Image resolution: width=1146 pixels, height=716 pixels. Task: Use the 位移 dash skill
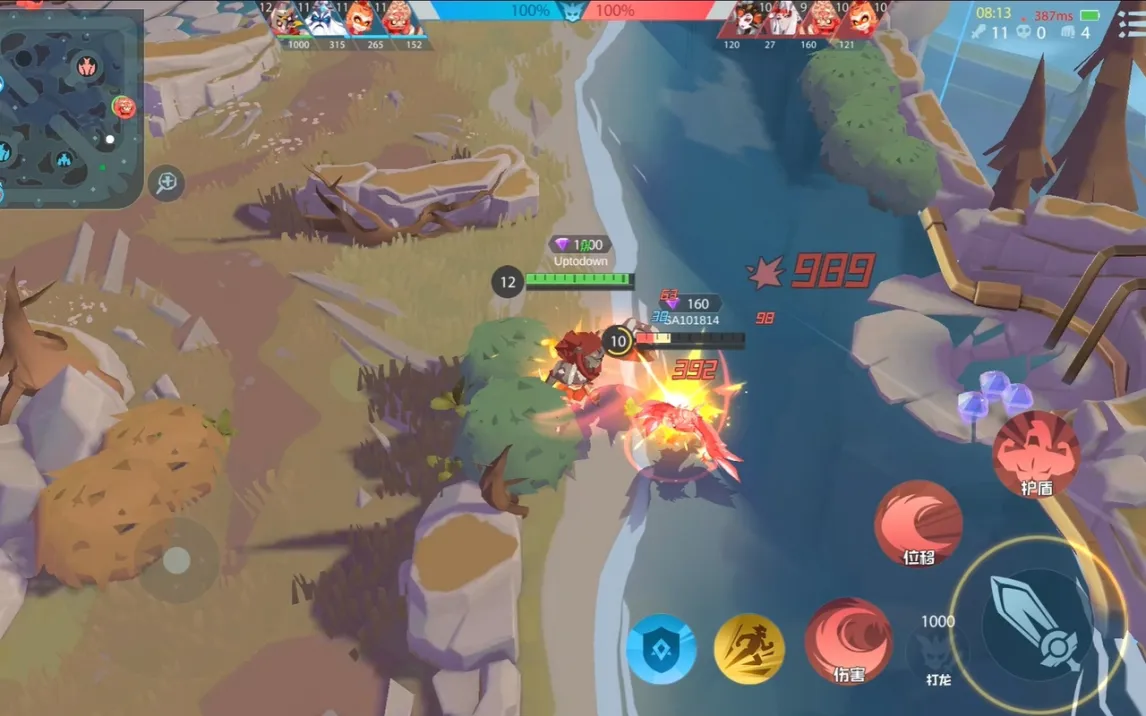[918, 524]
